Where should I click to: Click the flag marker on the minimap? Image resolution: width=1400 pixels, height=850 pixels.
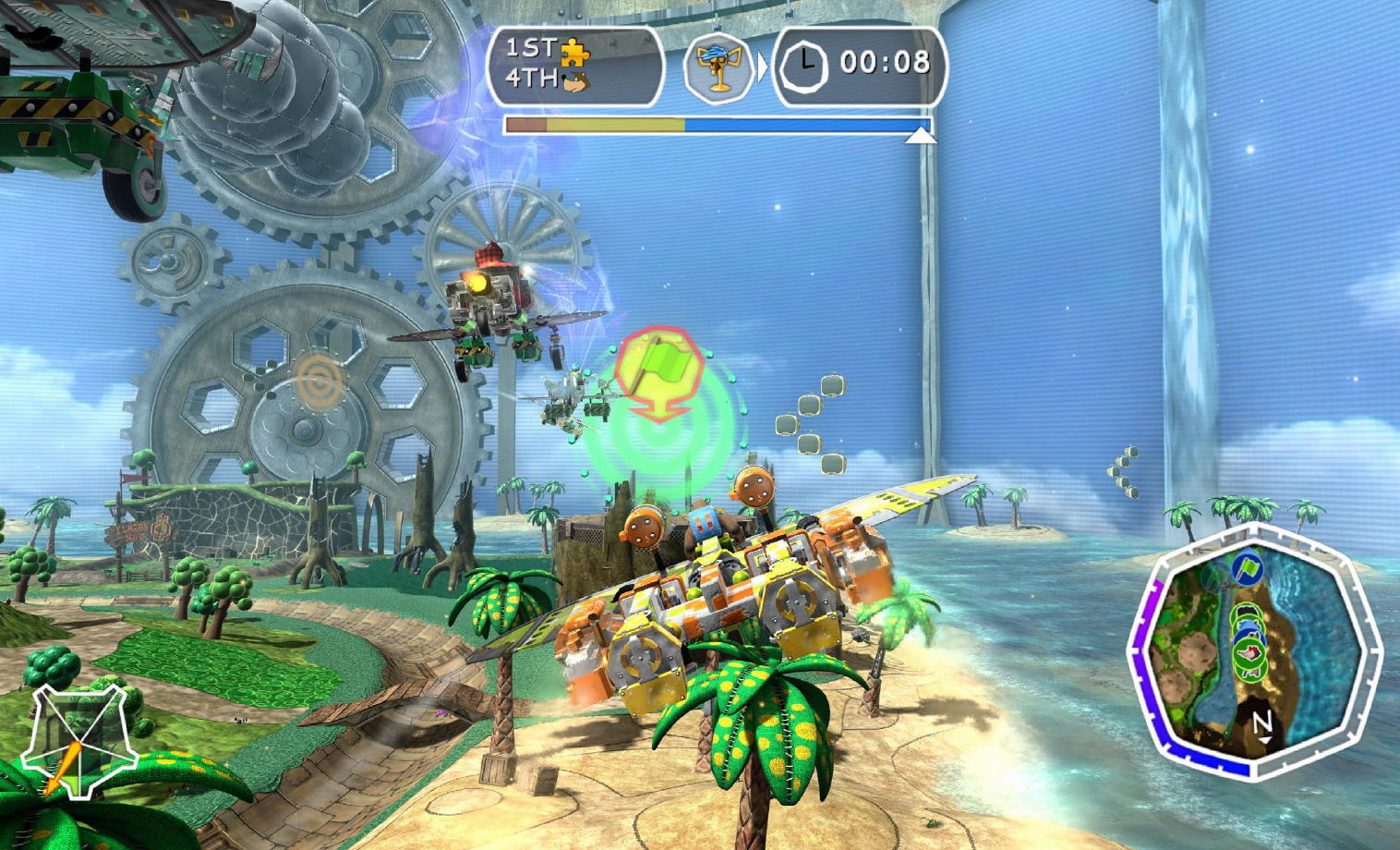[1246, 568]
